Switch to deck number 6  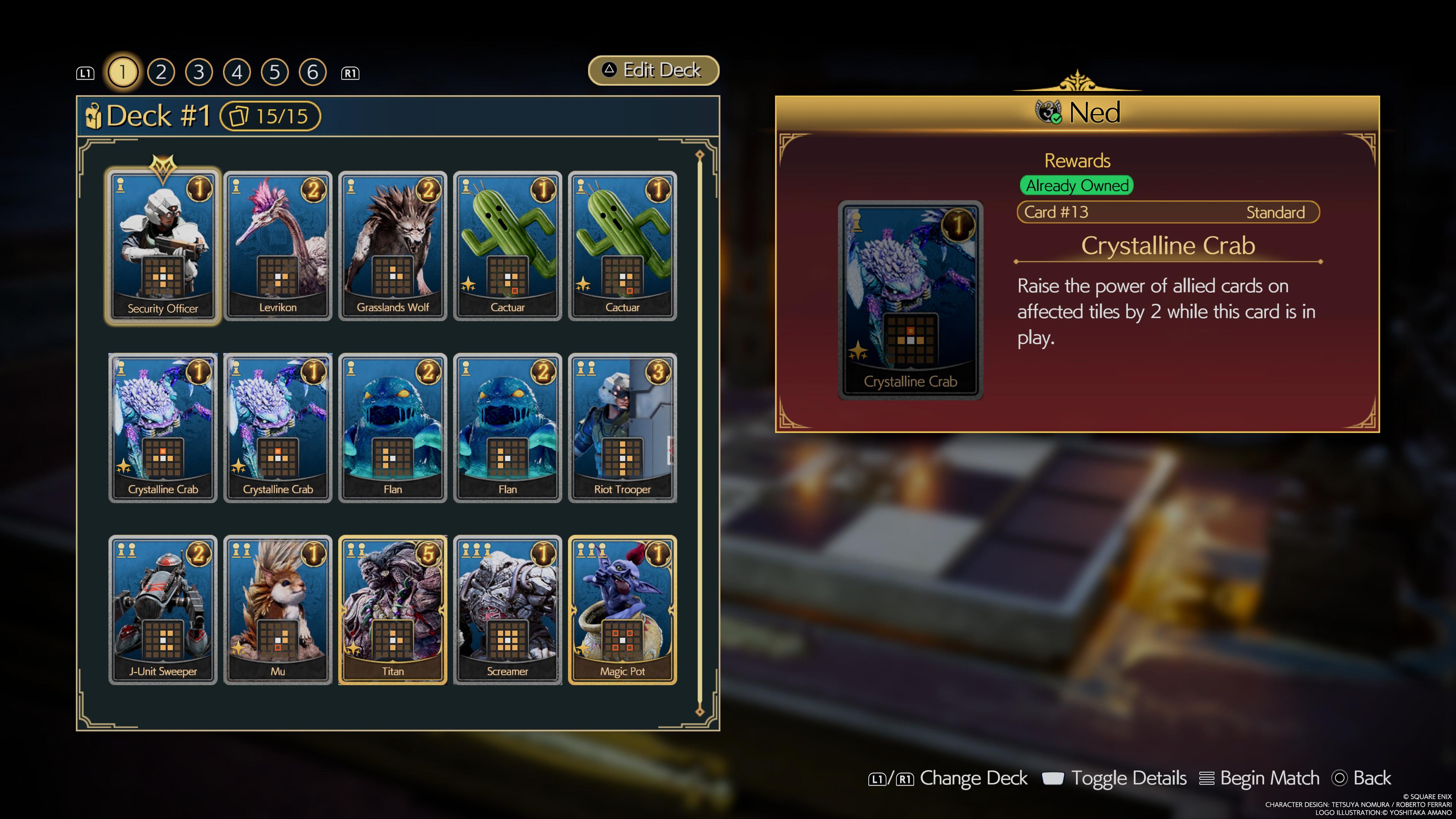coord(312,72)
